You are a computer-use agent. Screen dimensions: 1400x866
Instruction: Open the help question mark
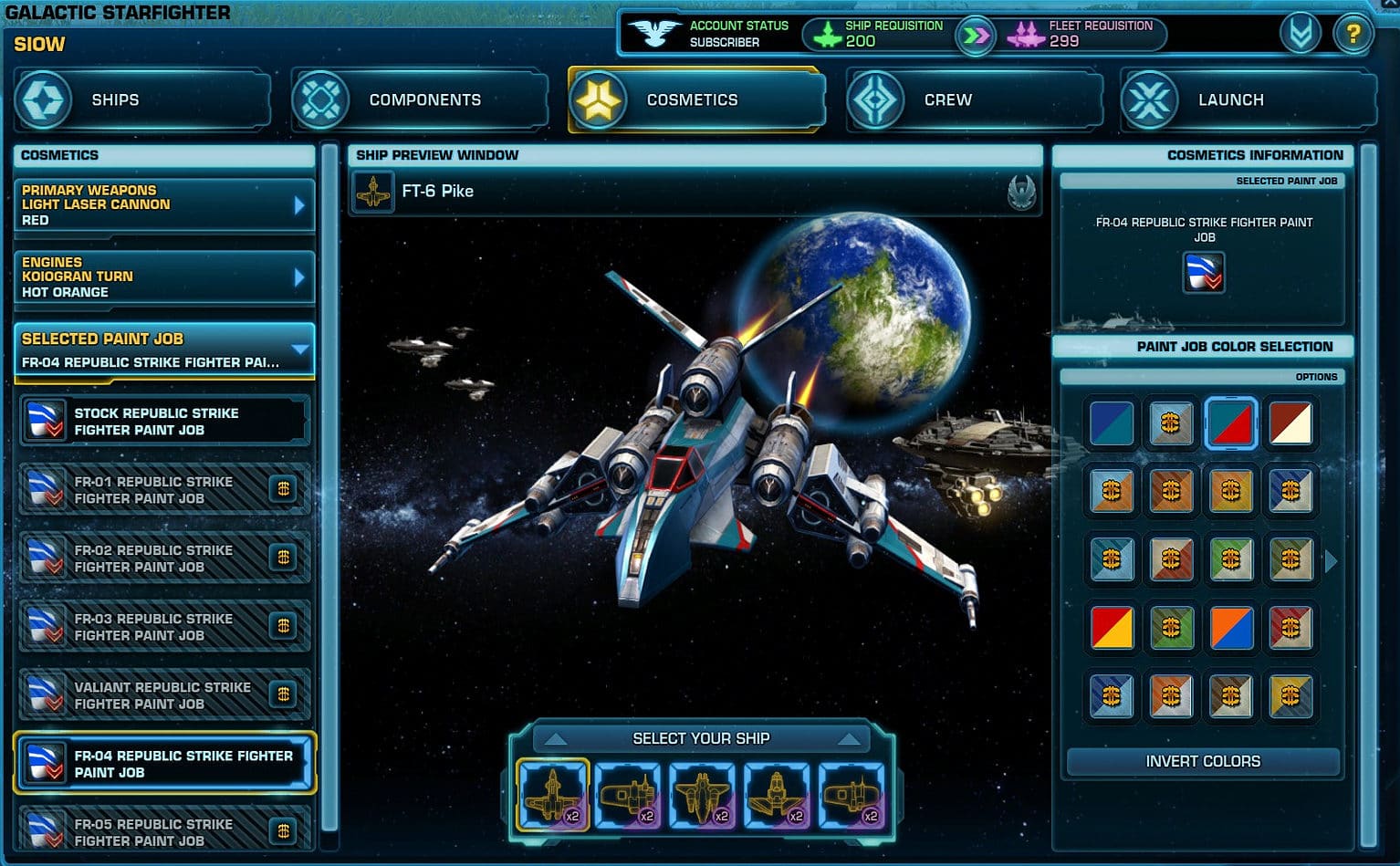pyautogui.click(x=1353, y=33)
